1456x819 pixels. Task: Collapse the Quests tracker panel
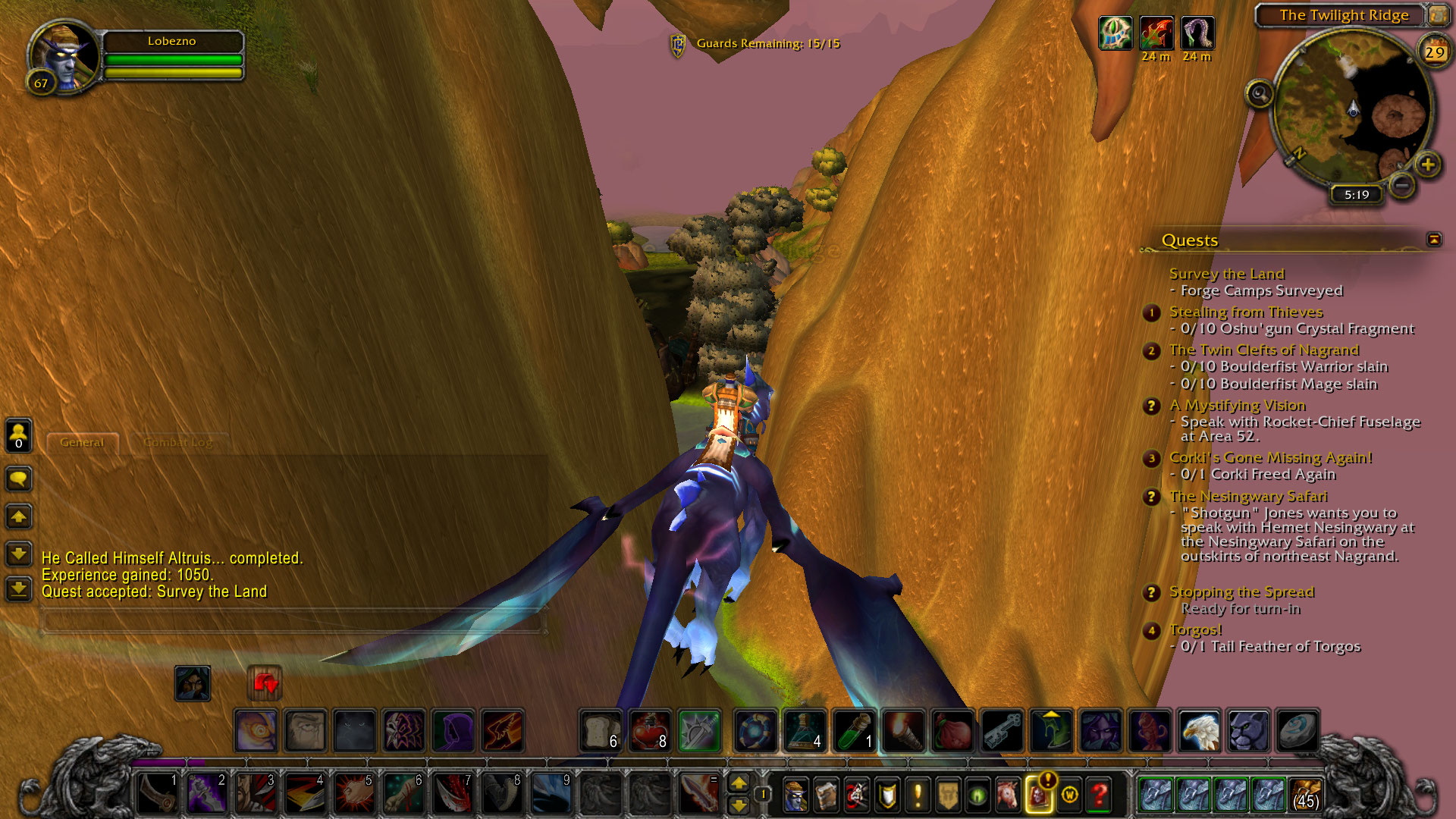[x=1434, y=240]
